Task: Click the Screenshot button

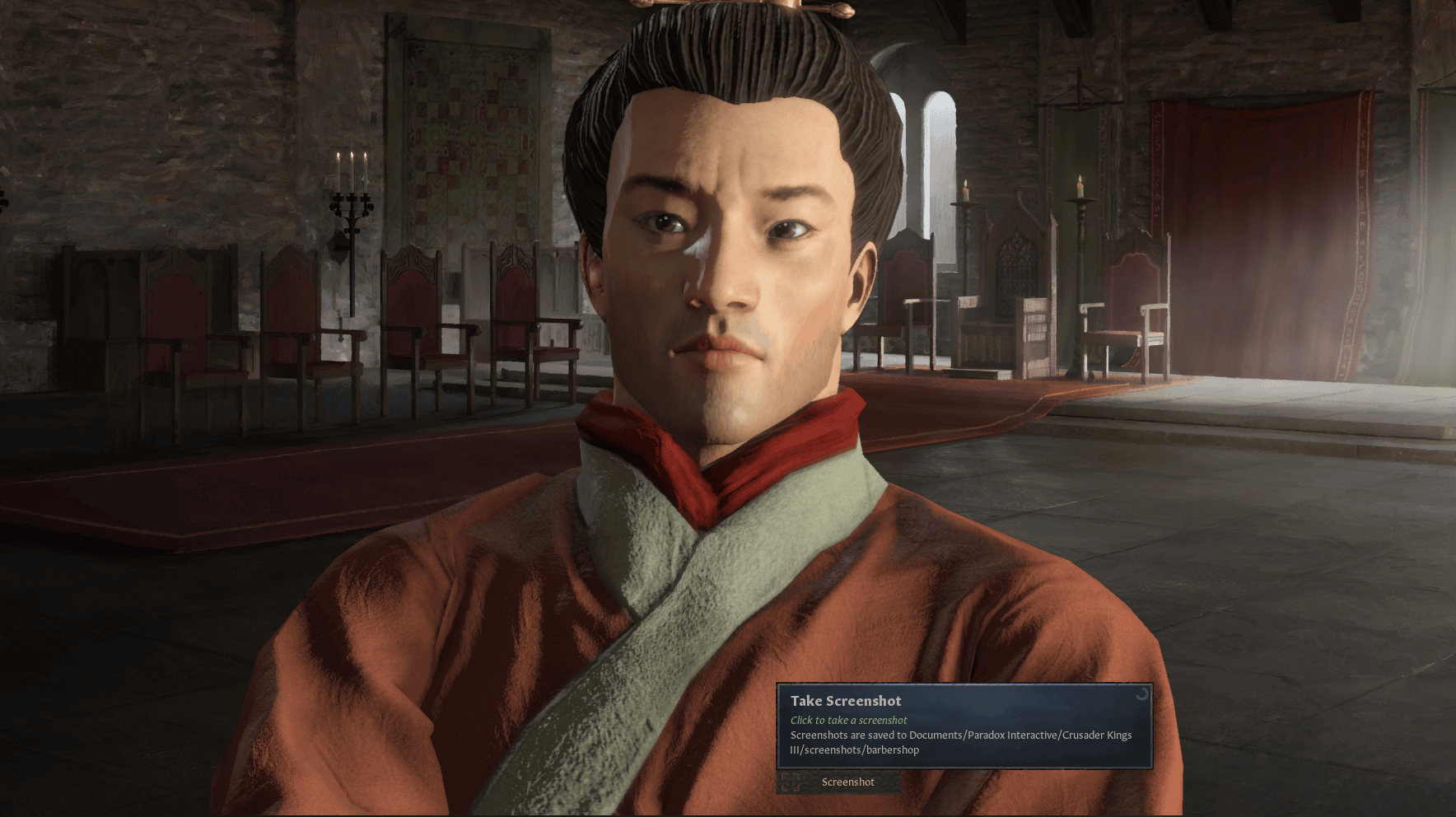Action: (x=840, y=782)
